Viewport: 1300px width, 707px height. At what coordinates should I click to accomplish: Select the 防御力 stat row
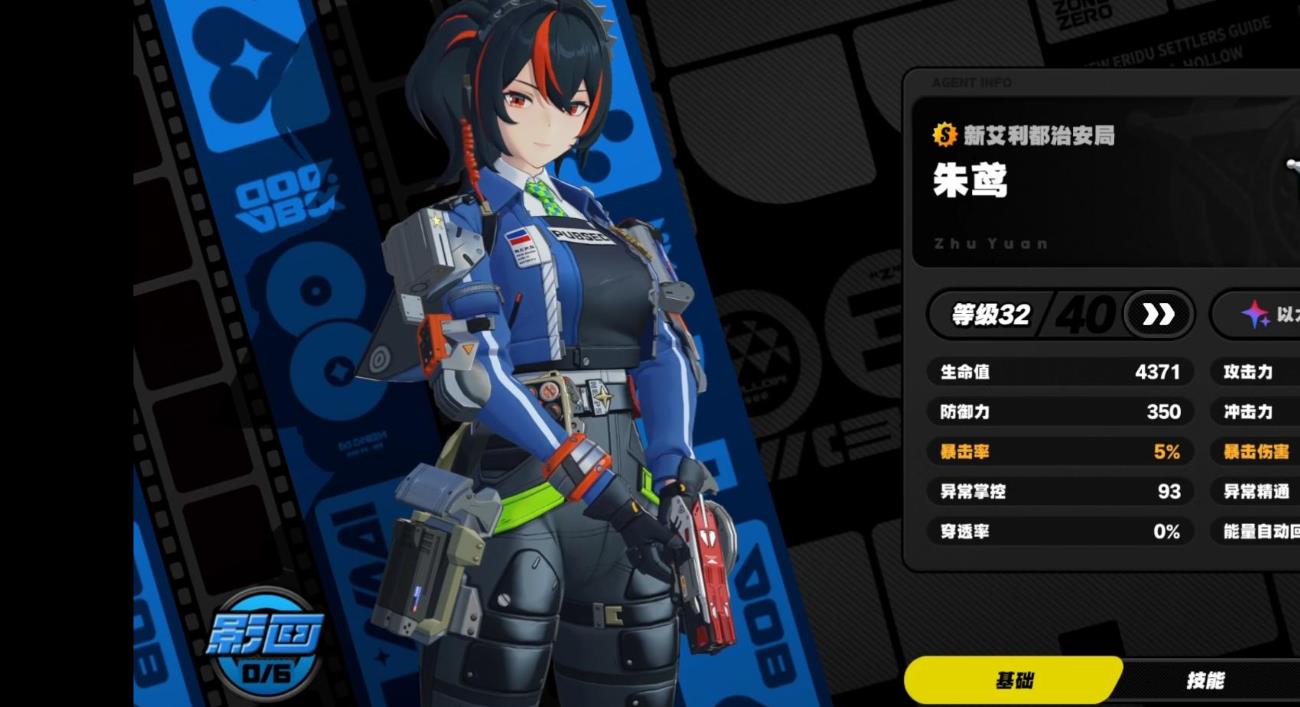pyautogui.click(x=1060, y=412)
